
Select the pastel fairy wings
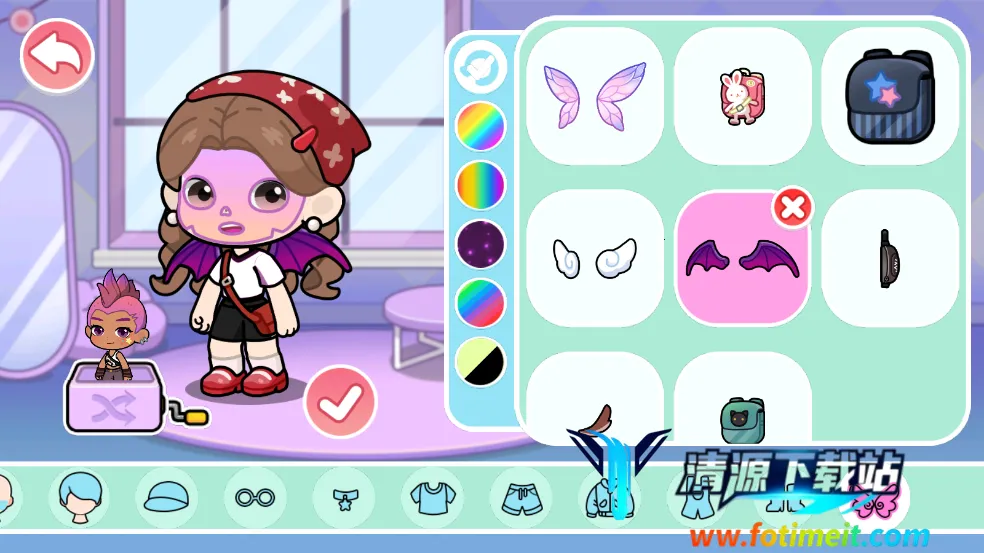click(x=594, y=96)
